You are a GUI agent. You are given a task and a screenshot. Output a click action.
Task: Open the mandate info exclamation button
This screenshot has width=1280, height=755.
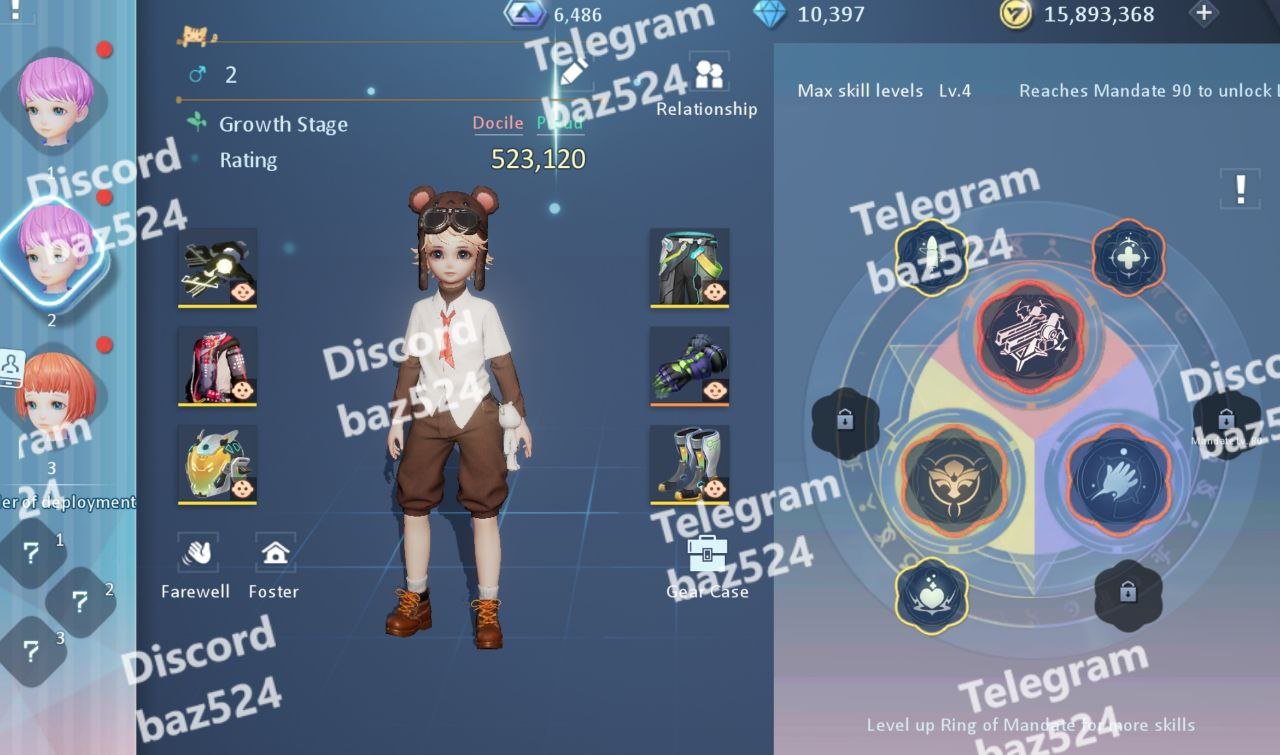pos(1240,187)
